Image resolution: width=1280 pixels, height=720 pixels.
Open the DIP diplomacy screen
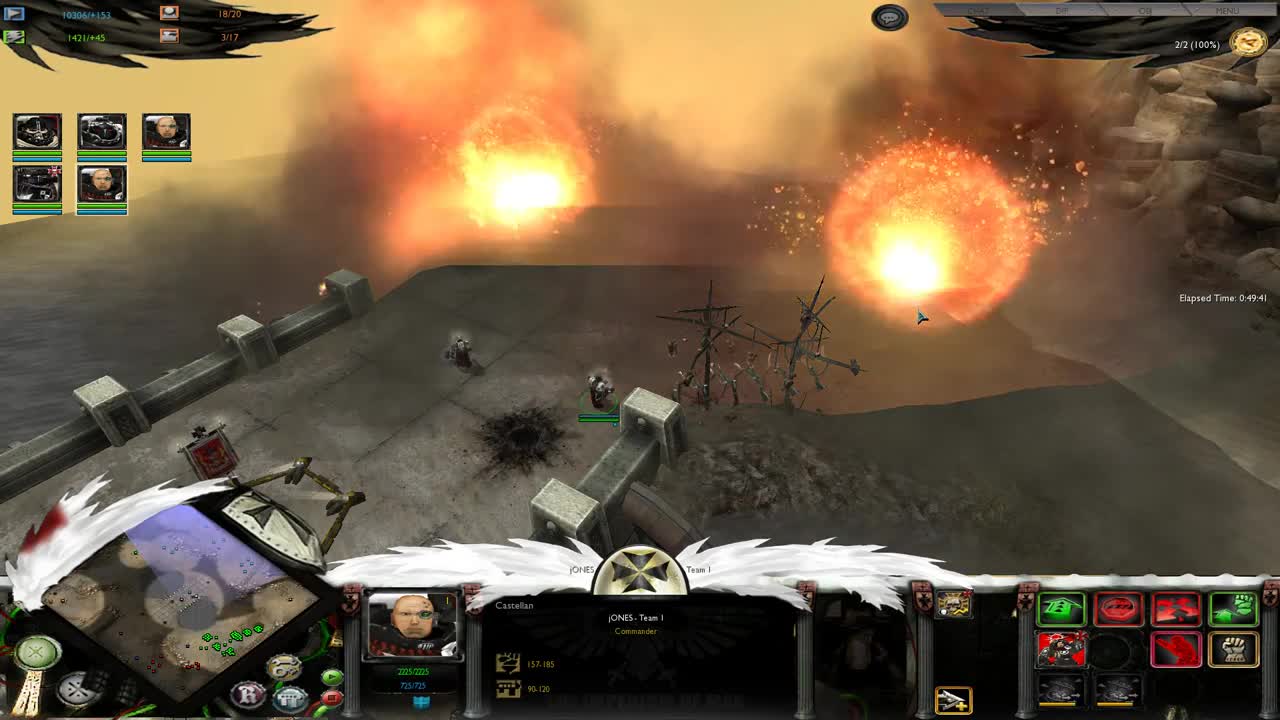click(1061, 11)
